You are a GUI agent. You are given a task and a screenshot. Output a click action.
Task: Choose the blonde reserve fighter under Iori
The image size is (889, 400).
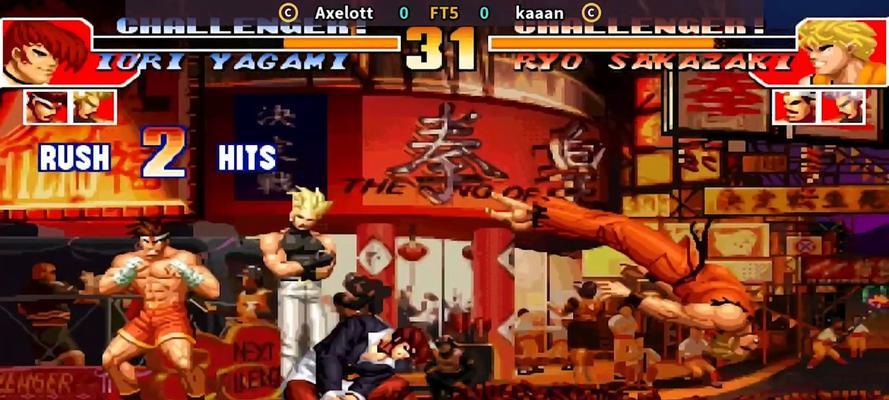(93, 107)
